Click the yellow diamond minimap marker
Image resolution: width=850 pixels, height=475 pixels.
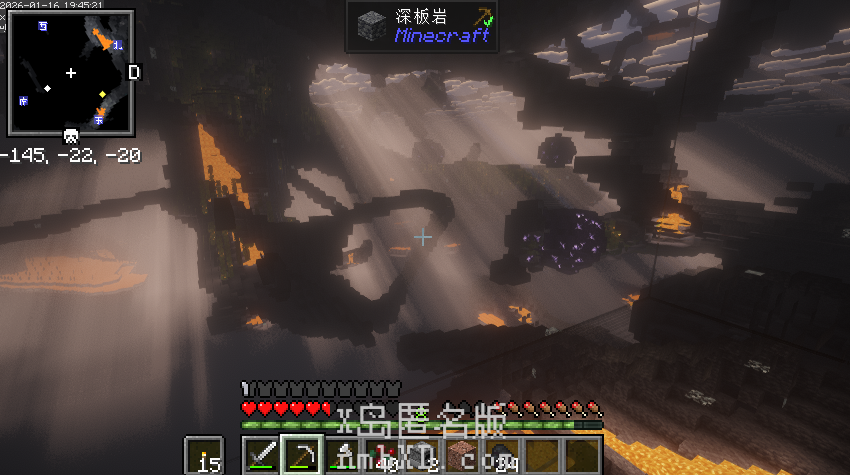102,95
